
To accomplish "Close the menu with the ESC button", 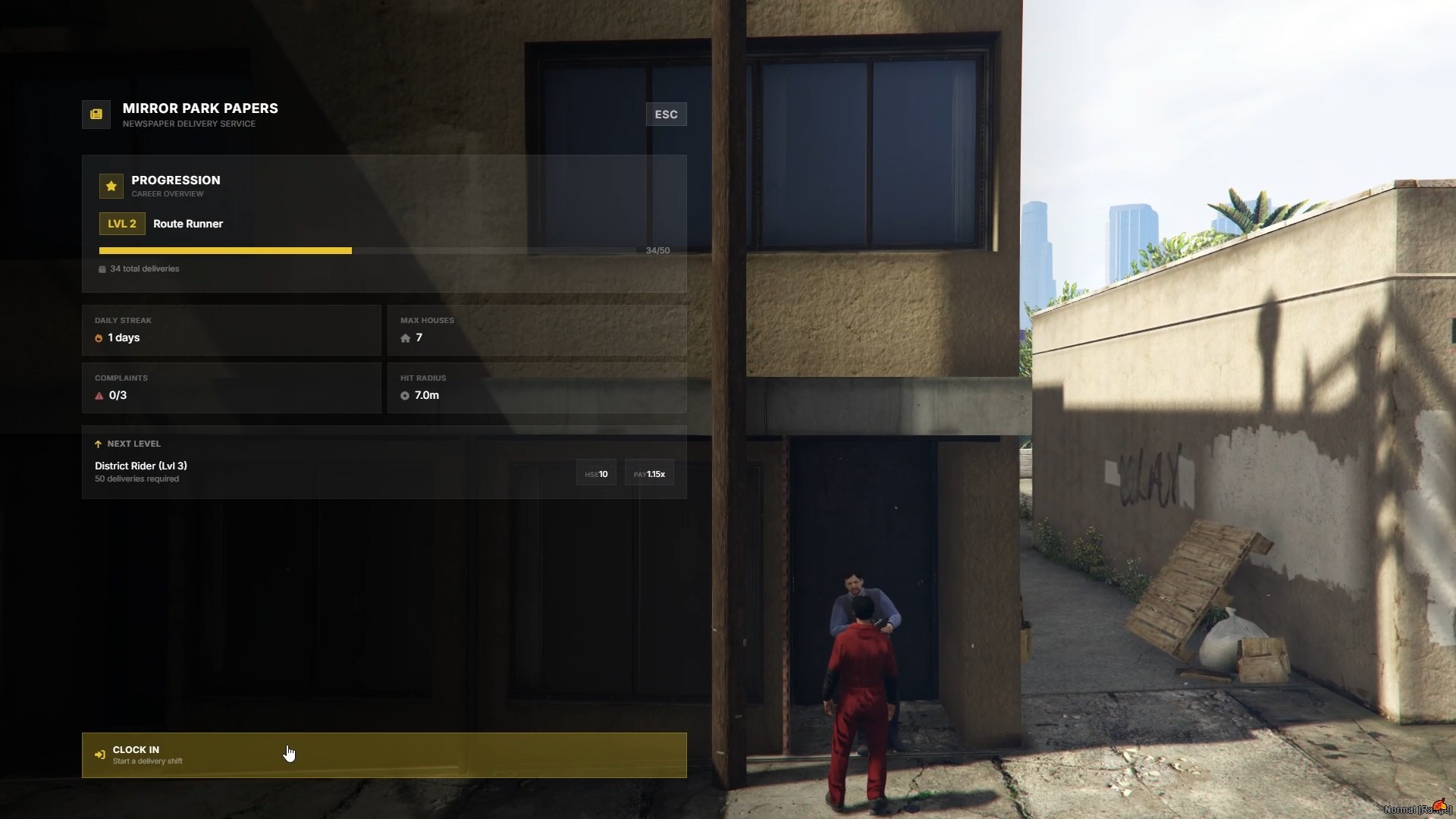I will (x=666, y=115).
